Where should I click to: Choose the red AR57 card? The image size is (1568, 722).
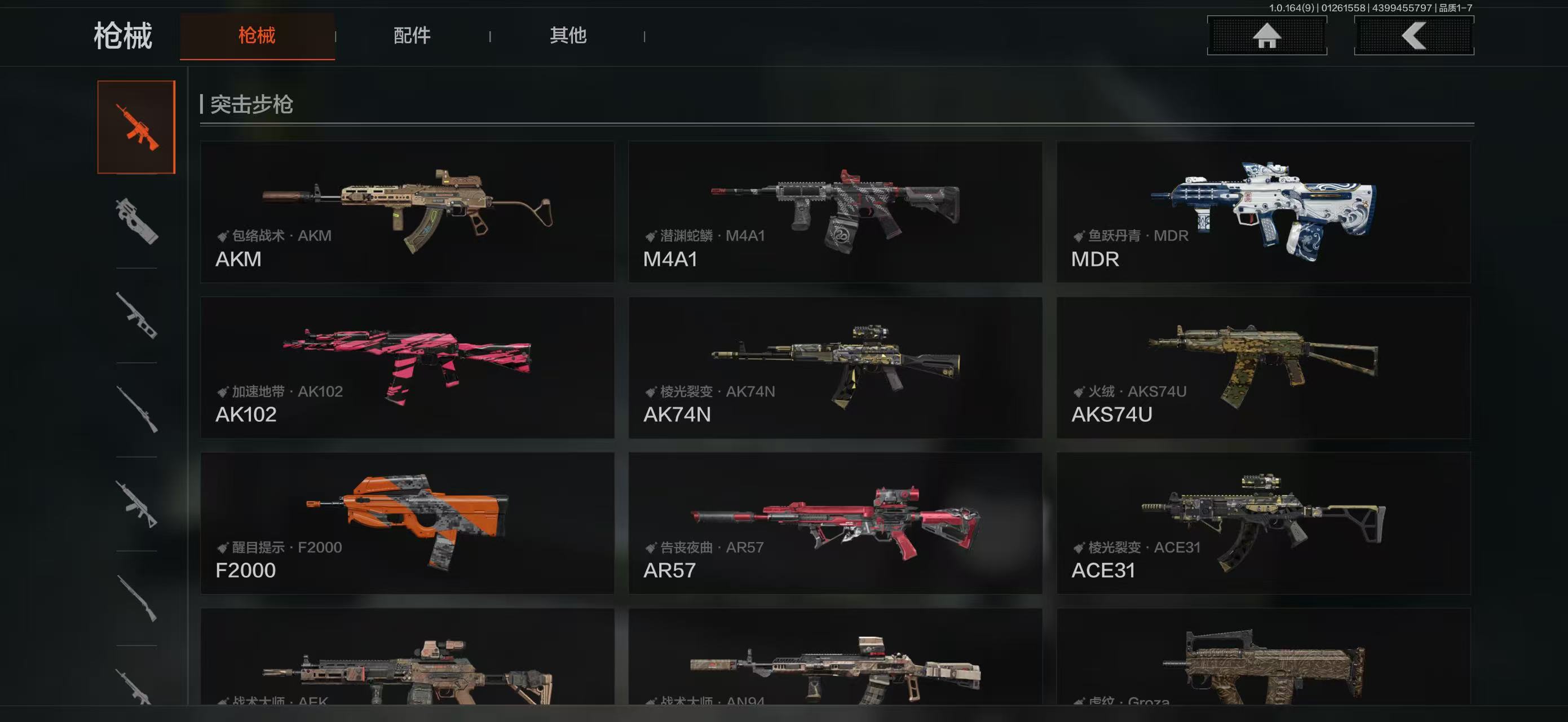(835, 523)
